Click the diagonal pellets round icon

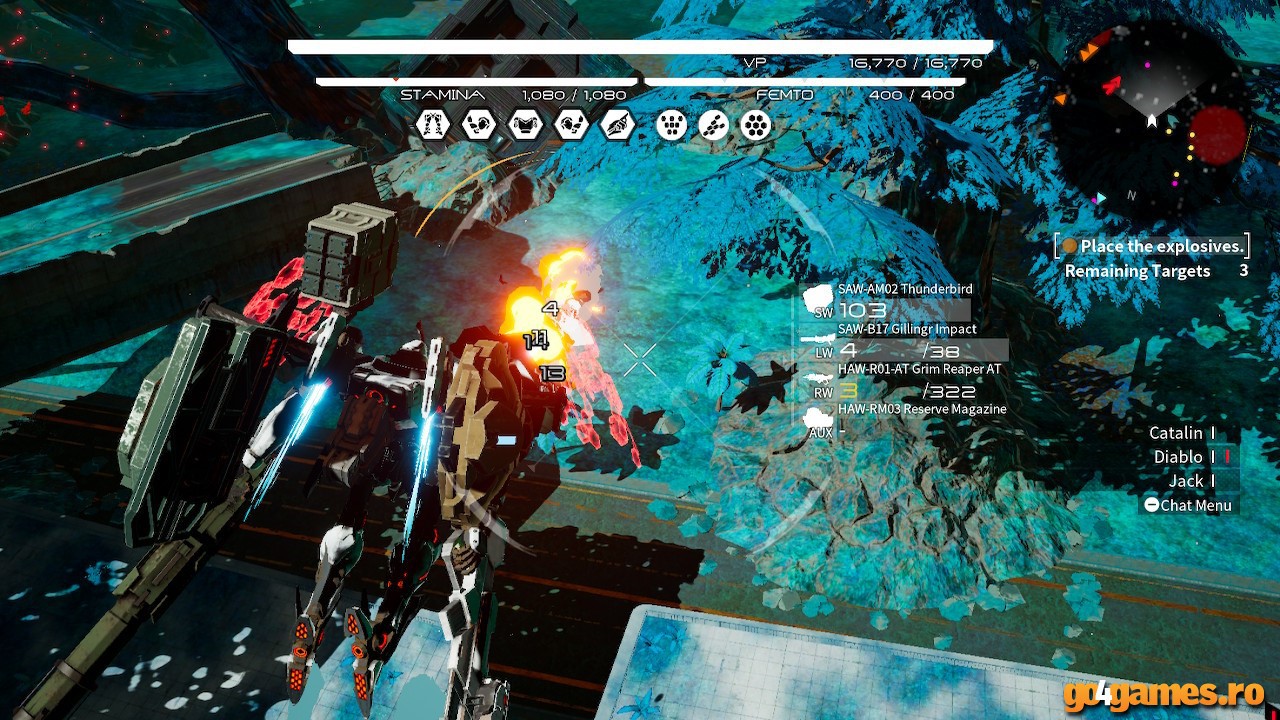click(713, 125)
